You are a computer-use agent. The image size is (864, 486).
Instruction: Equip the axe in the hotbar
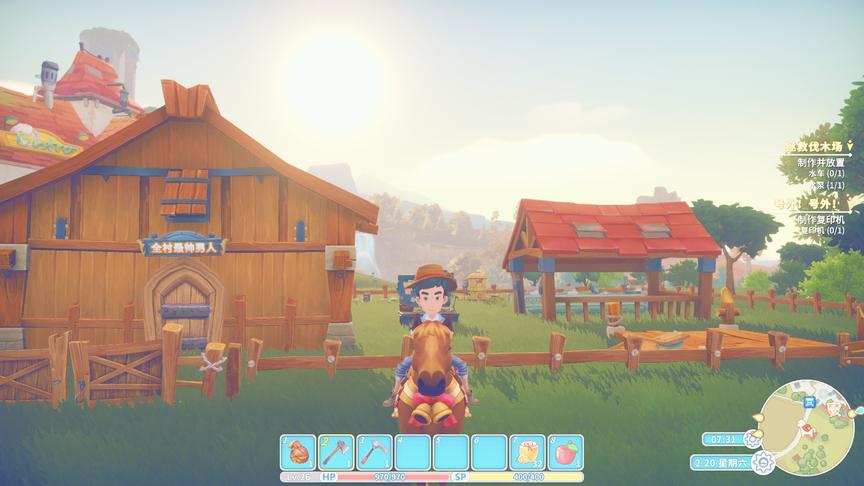point(336,452)
